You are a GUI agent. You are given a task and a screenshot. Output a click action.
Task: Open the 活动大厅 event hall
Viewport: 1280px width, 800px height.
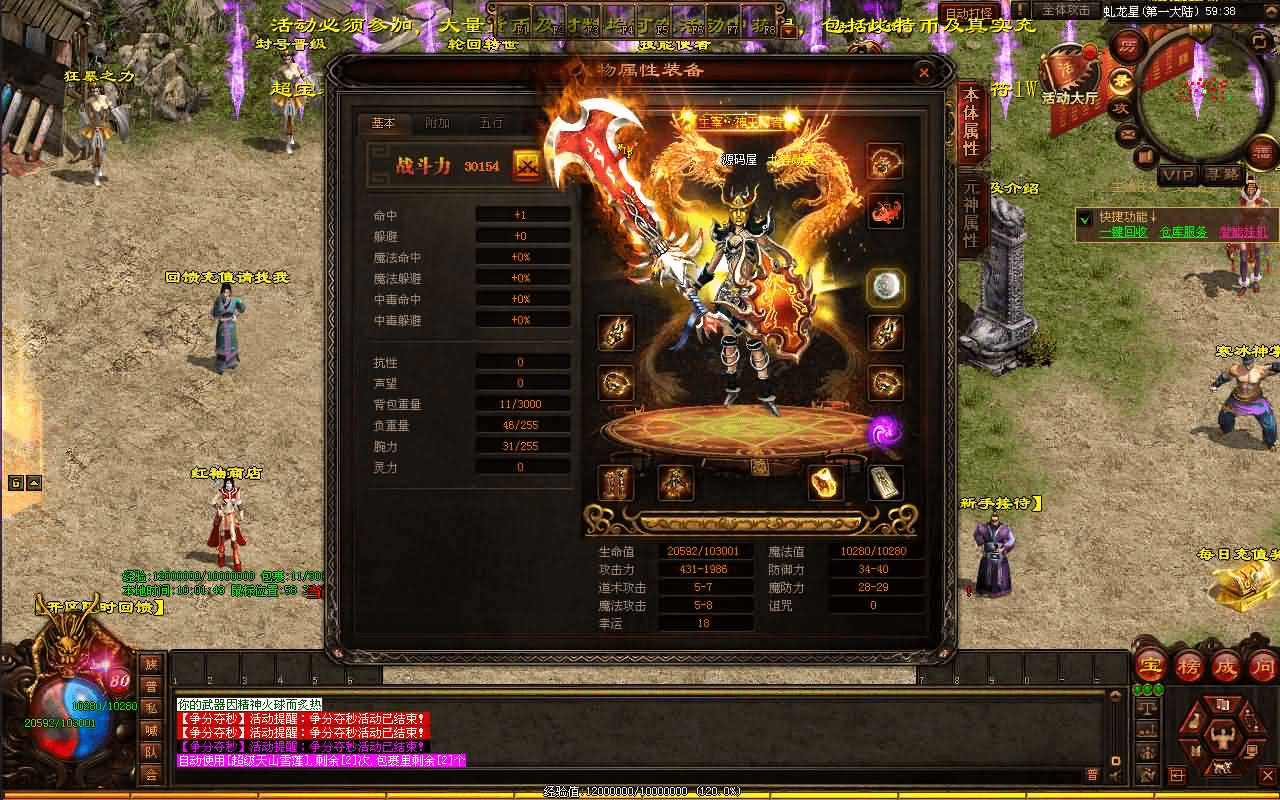point(1069,78)
